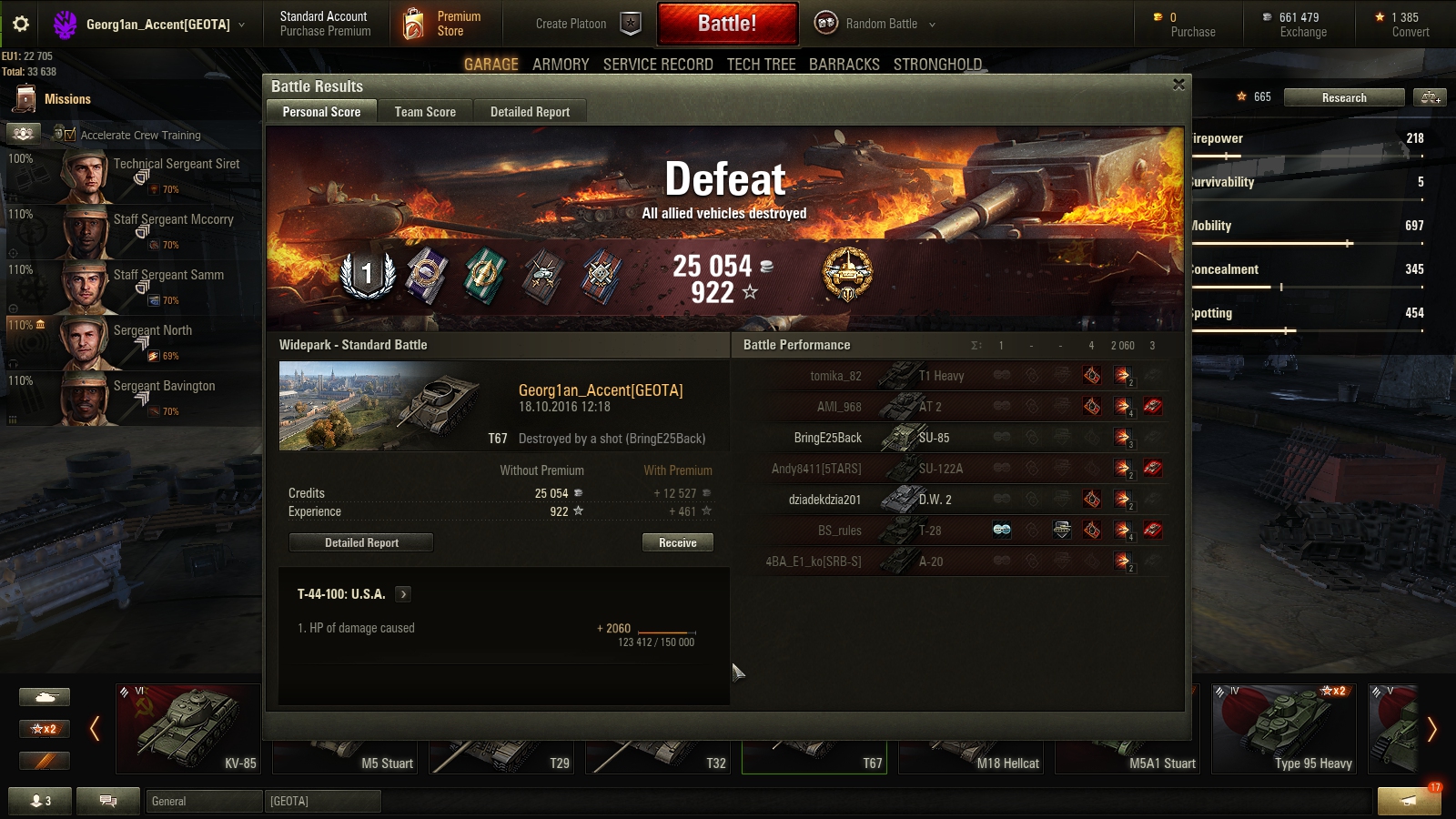This screenshot has height=819, width=1456.
Task: Start a battle with the red Battle! button
Action: (727, 24)
